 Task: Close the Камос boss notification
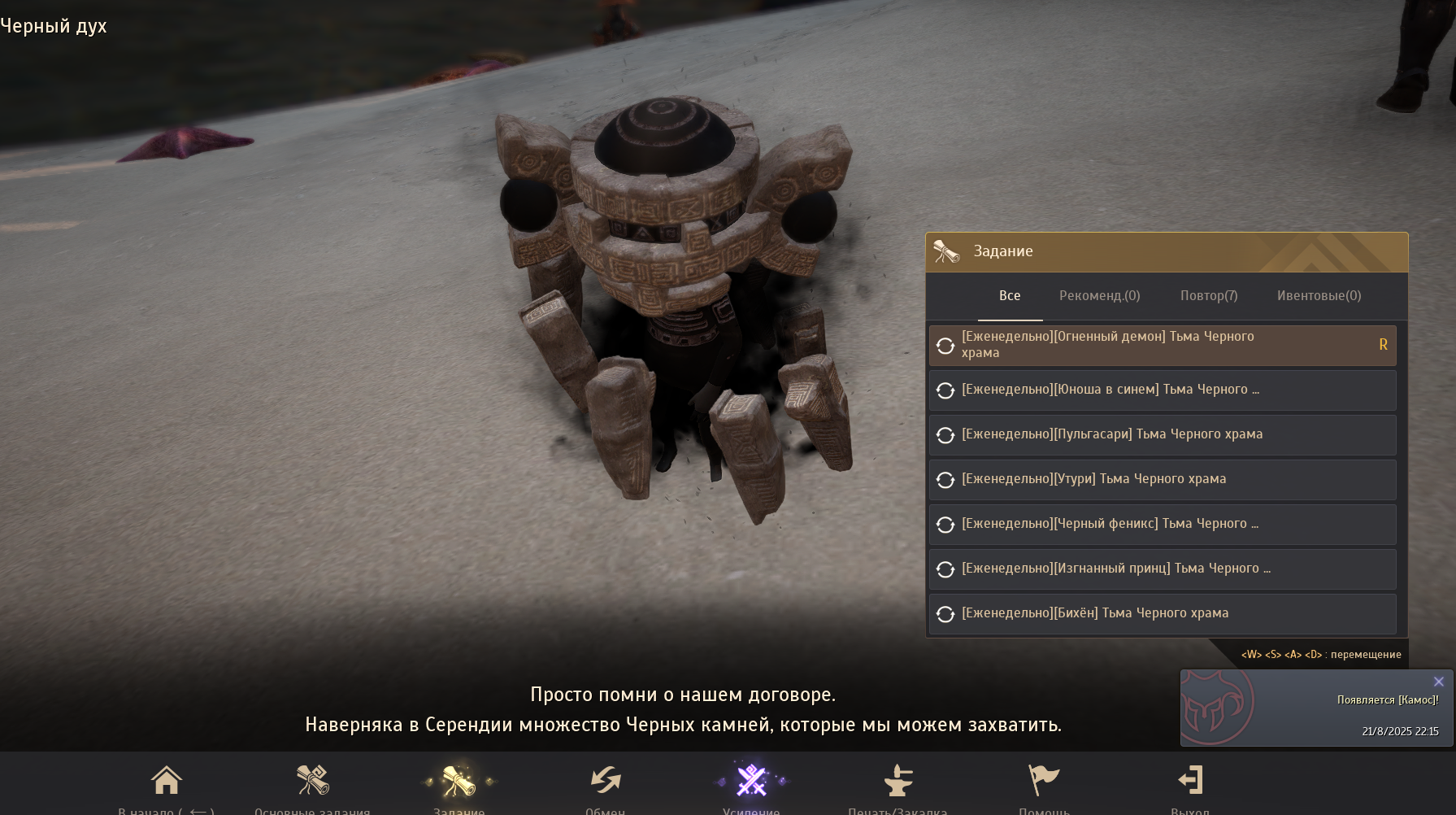point(1438,682)
